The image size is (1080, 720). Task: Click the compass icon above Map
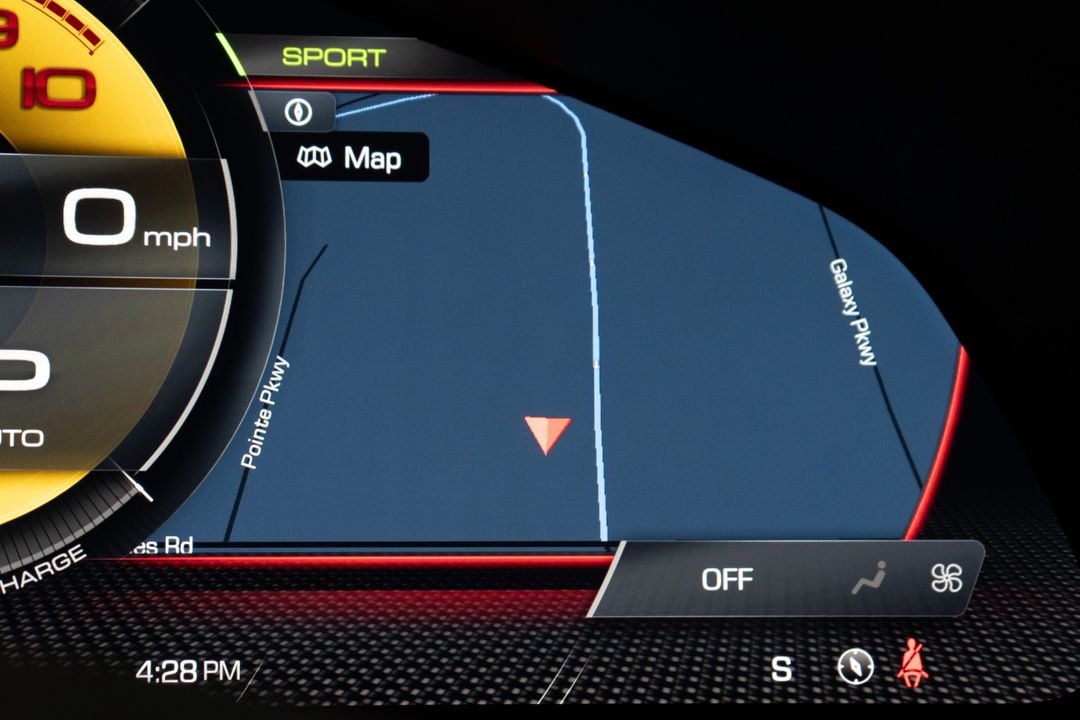pyautogui.click(x=297, y=113)
